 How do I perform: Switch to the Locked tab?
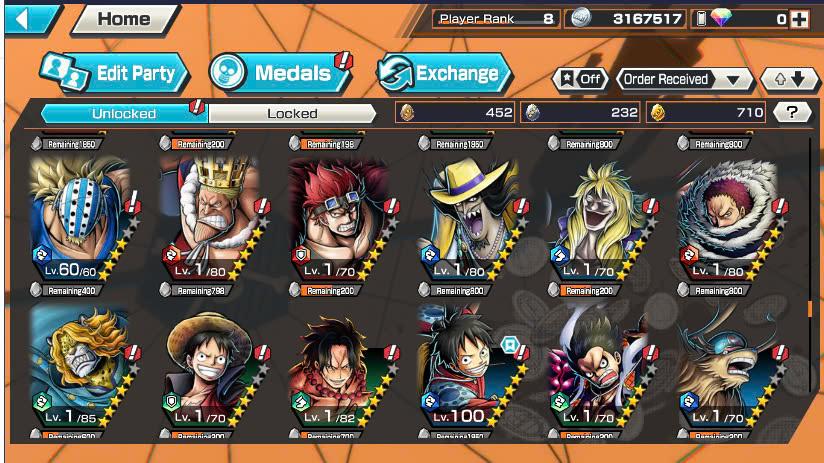point(292,113)
